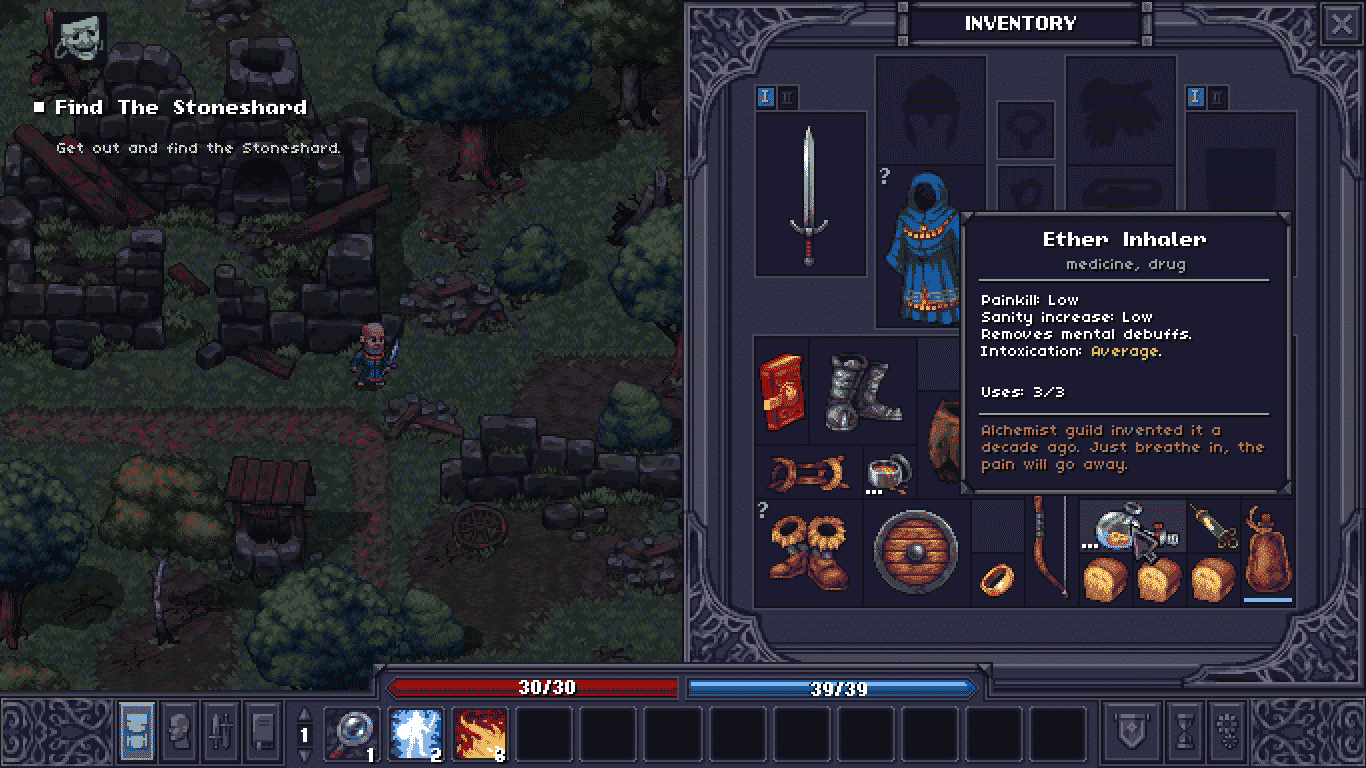The image size is (1366, 768).
Task: Open the character head menu button
Action: (180, 727)
